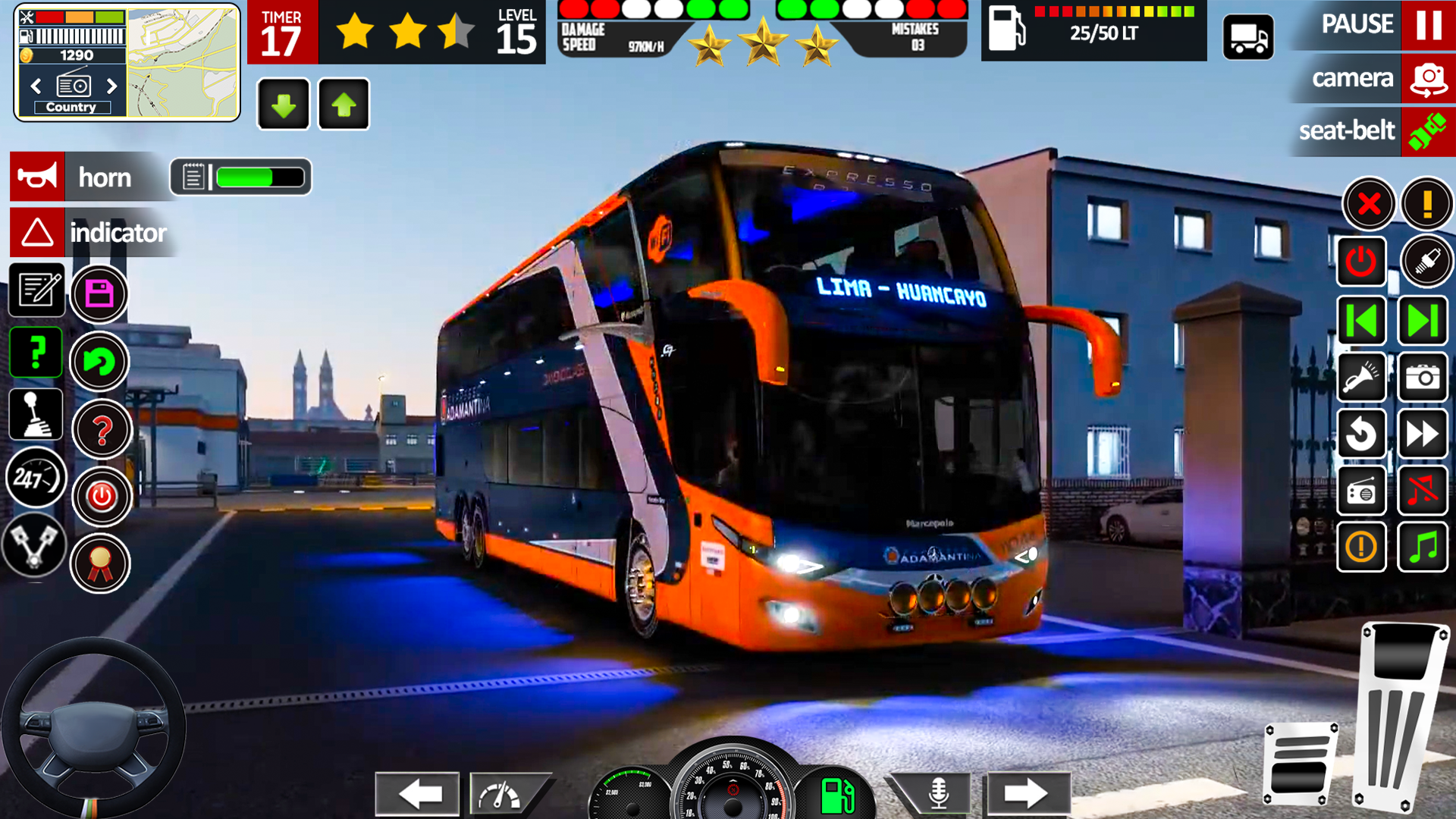Mute music with the crossed-note icon
The height and width of the screenshot is (819, 1456).
1423,491
